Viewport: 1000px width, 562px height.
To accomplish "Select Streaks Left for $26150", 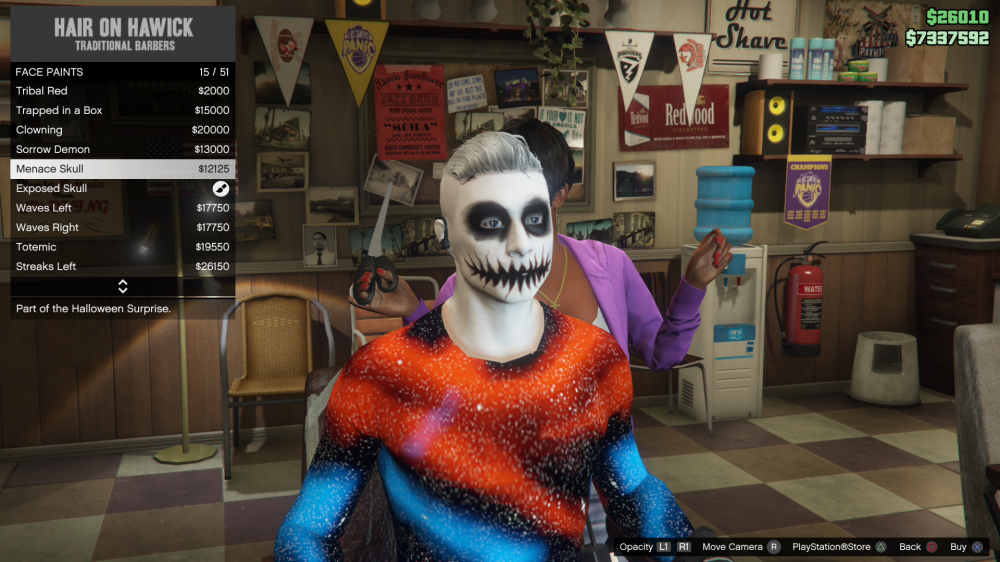I will (122, 267).
